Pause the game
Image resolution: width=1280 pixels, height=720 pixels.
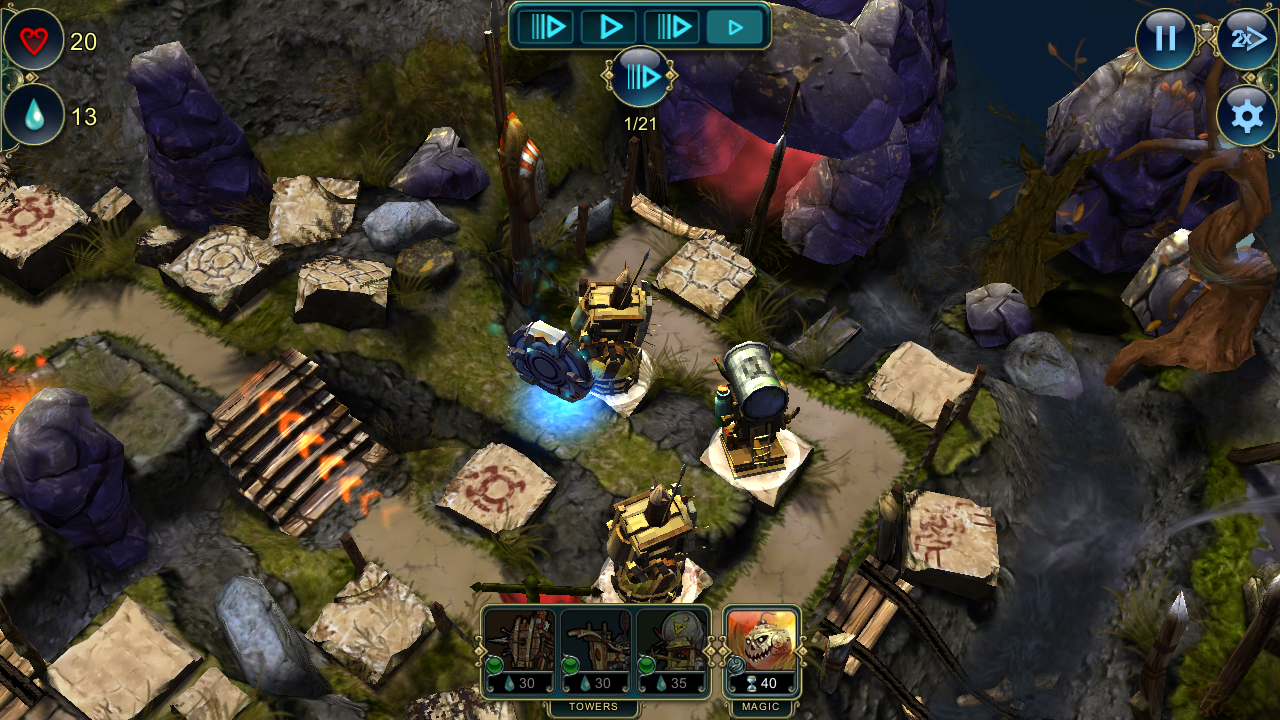(x=1165, y=39)
